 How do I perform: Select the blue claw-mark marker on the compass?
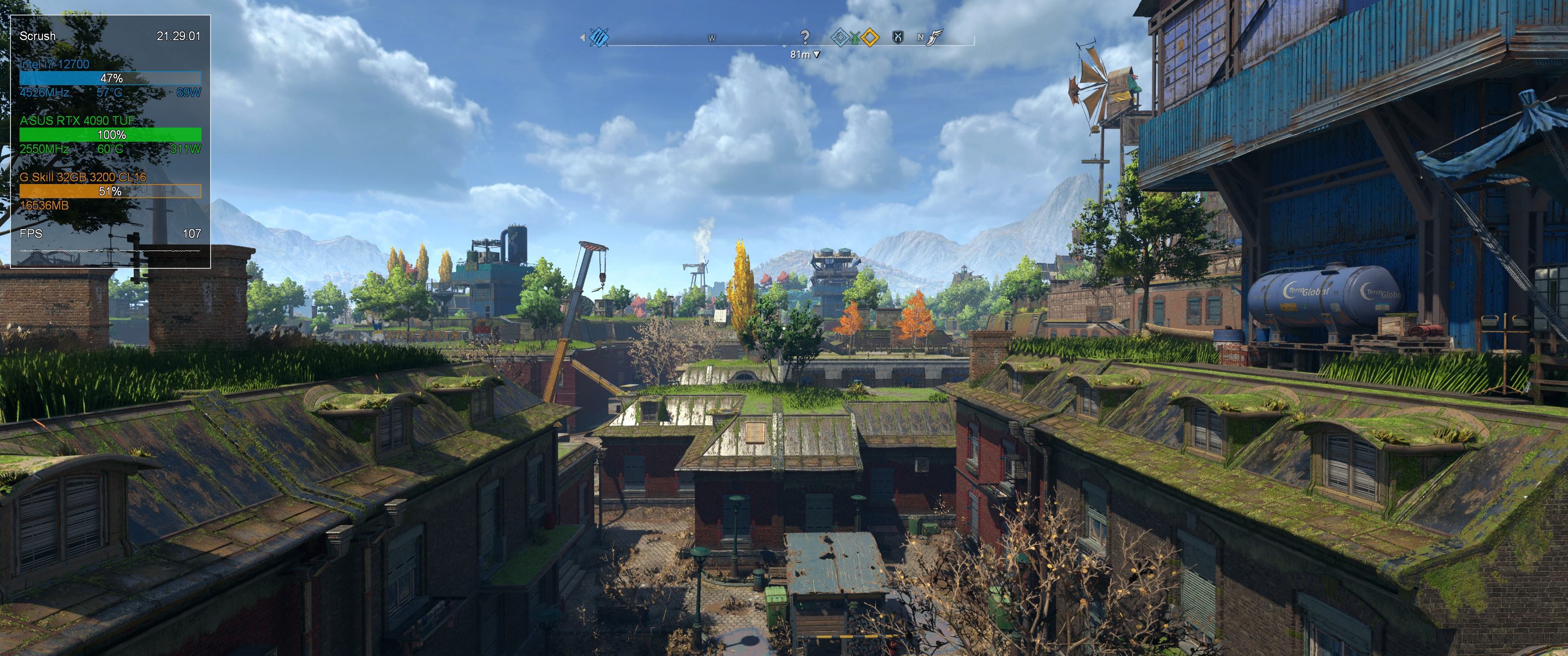point(599,37)
